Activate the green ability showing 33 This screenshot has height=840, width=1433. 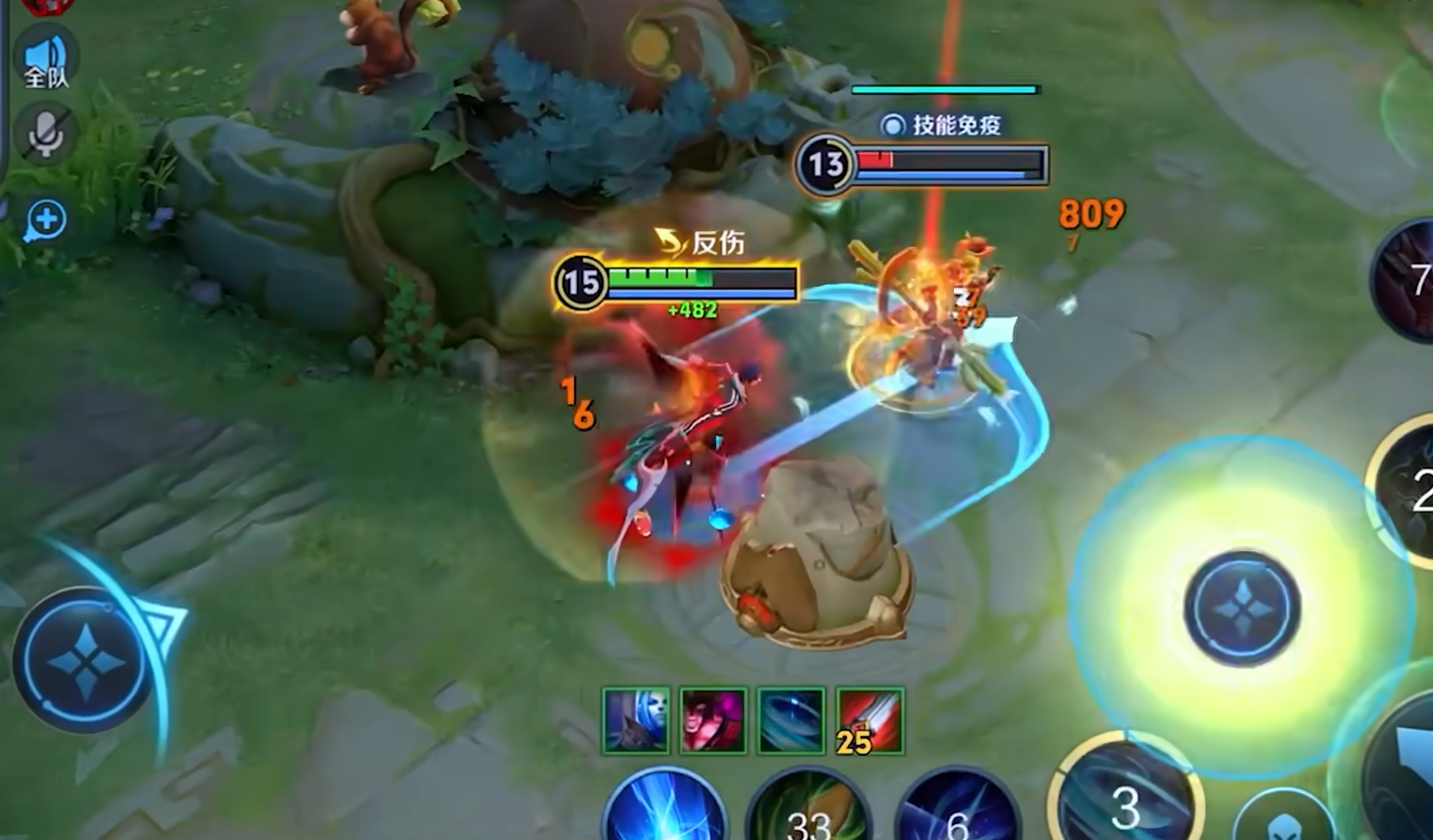[x=808, y=809]
